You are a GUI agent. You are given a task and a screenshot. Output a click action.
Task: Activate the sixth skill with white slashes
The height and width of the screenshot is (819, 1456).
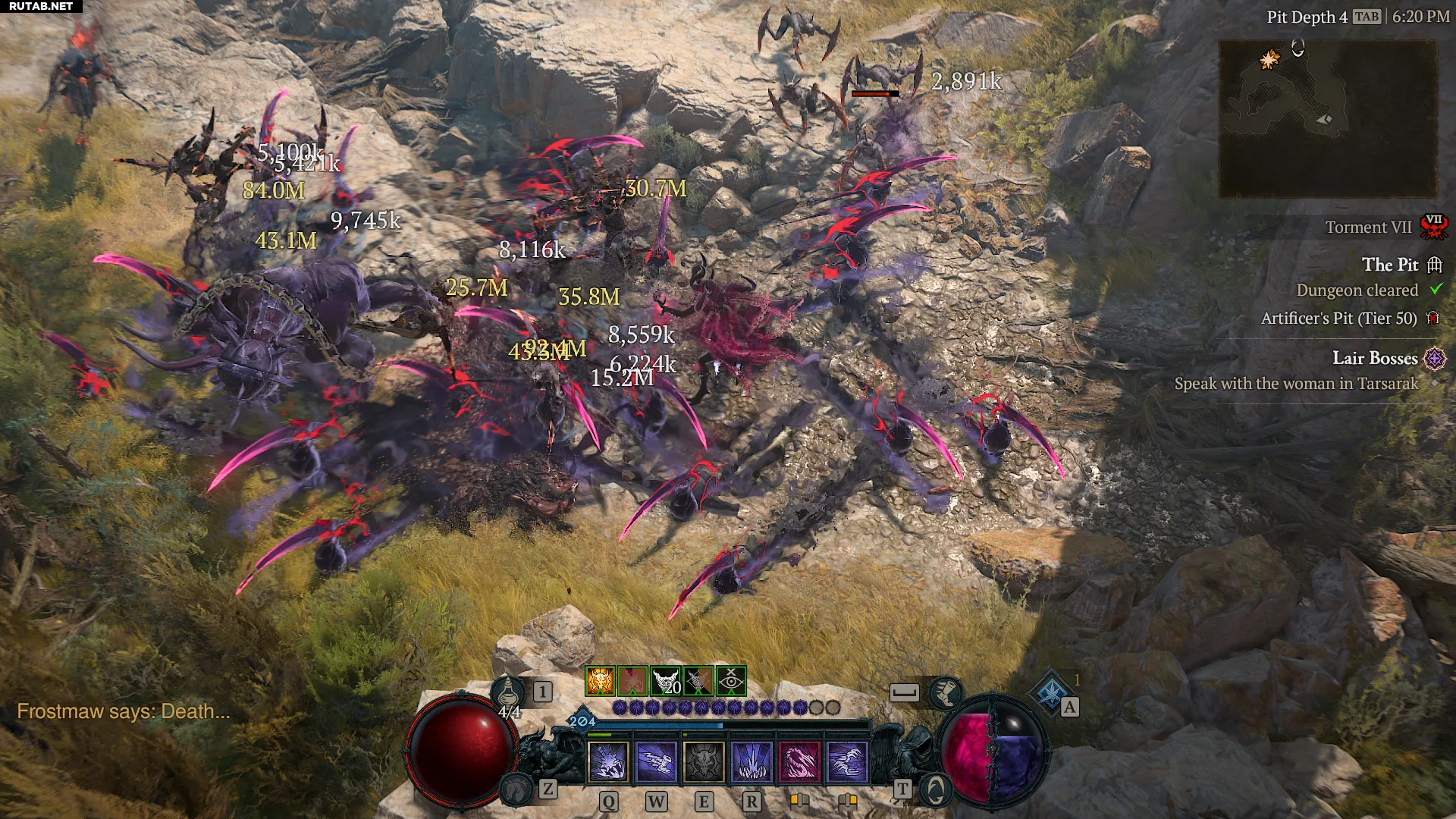[x=847, y=761]
